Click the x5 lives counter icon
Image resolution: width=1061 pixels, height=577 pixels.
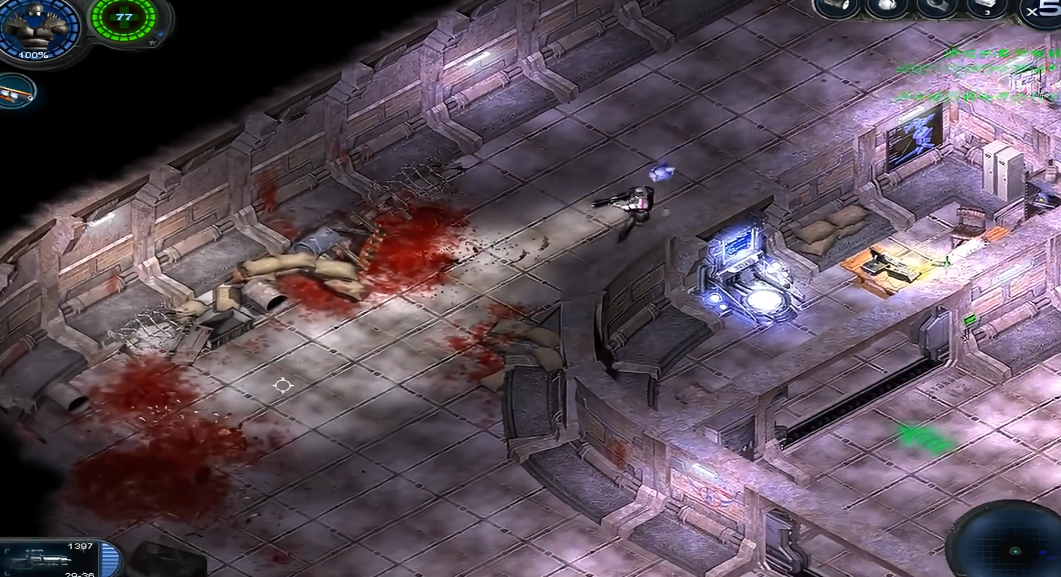1042,10
